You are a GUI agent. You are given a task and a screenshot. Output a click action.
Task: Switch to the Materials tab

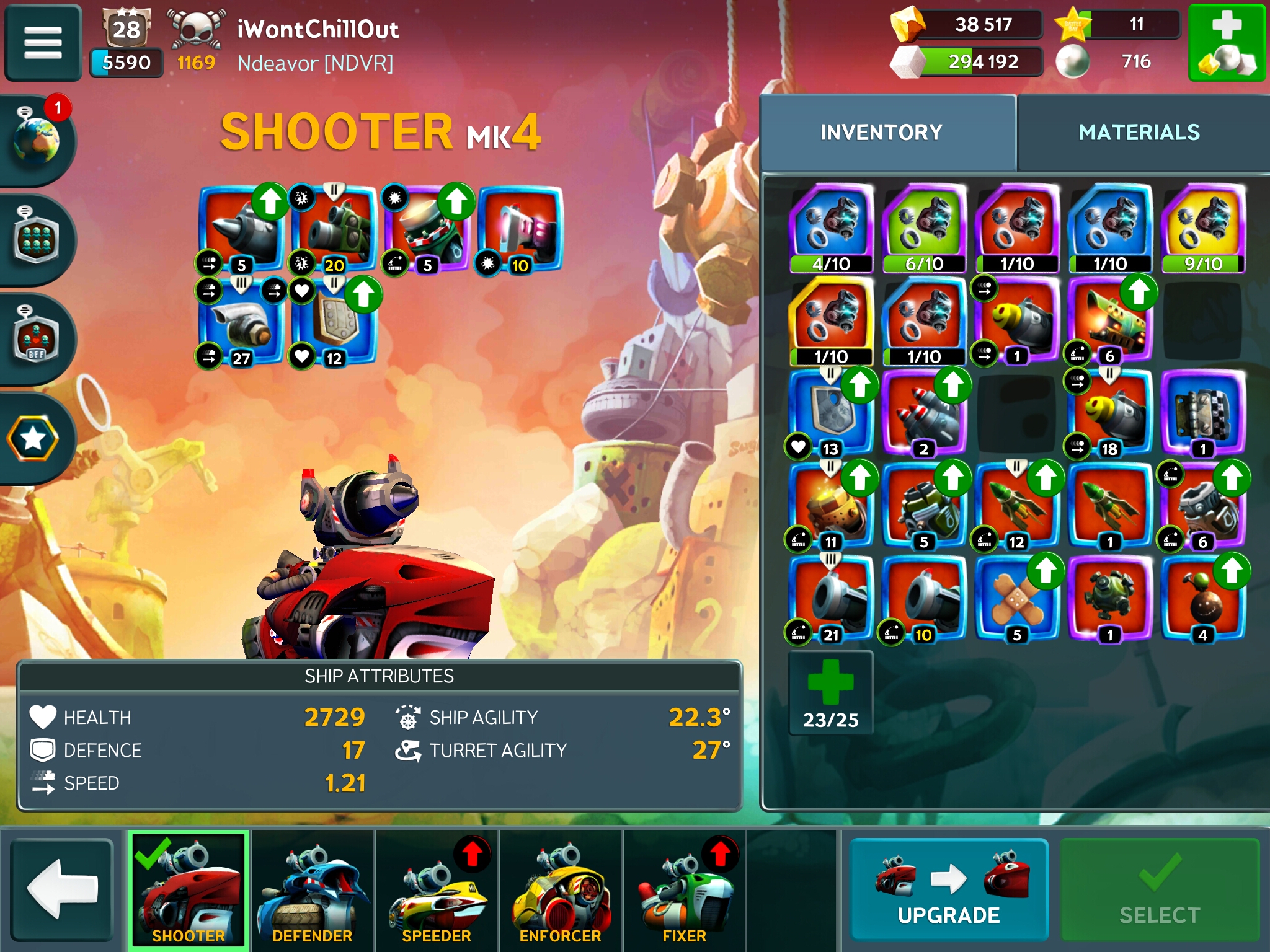pos(1139,132)
